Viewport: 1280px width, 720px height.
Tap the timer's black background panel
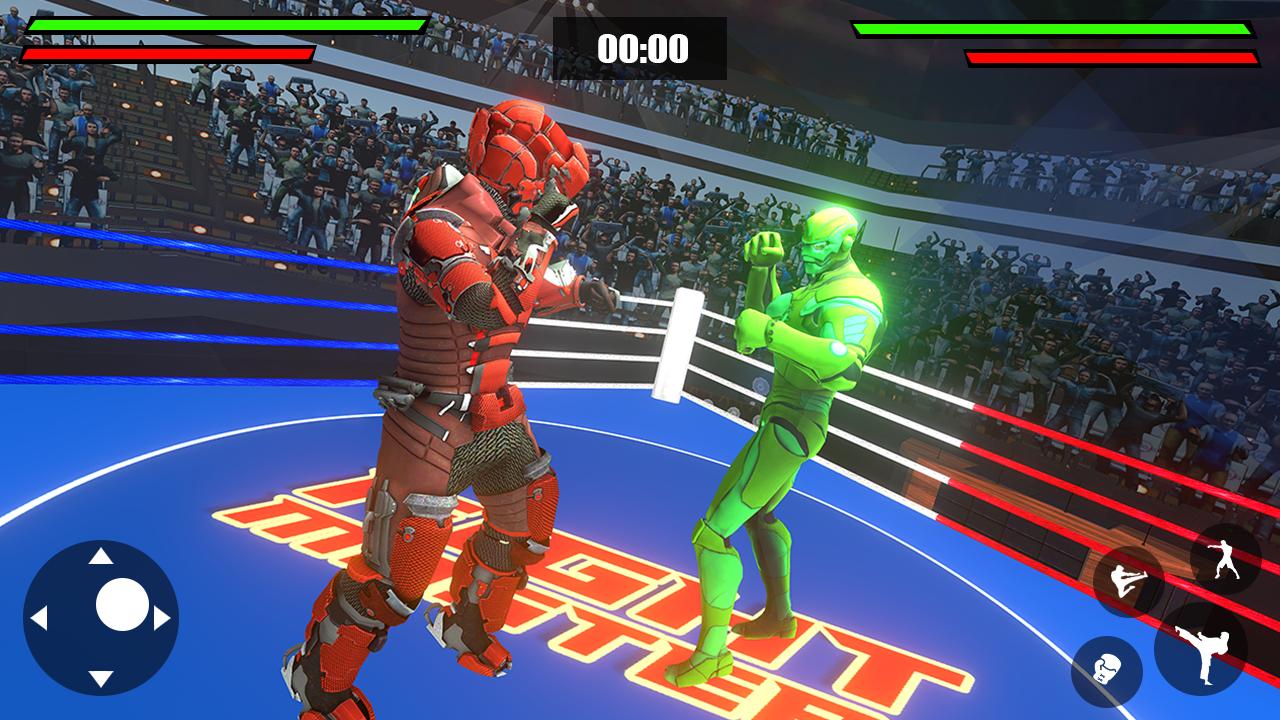click(641, 45)
